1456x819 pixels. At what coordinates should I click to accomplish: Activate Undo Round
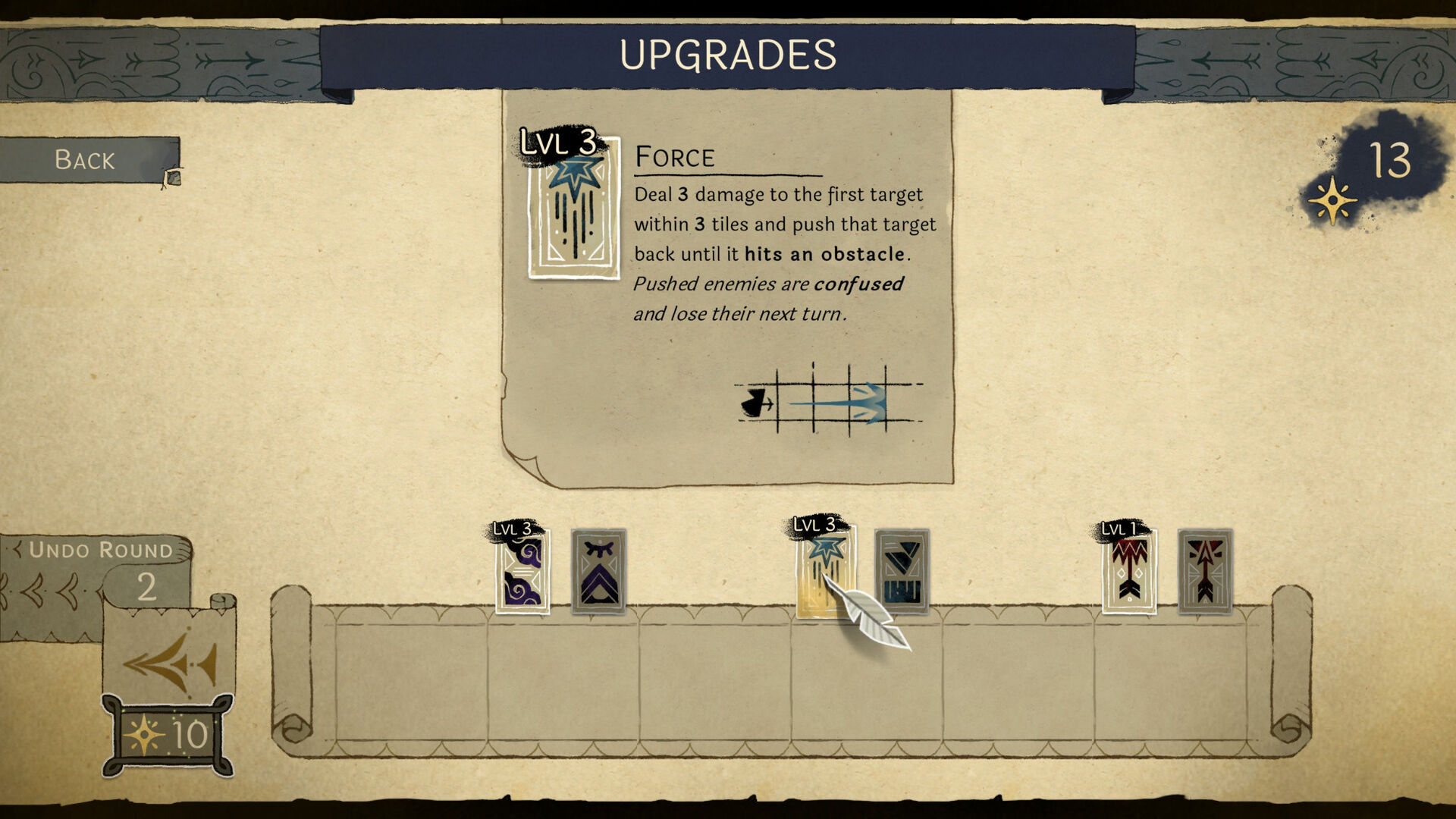coord(102,550)
